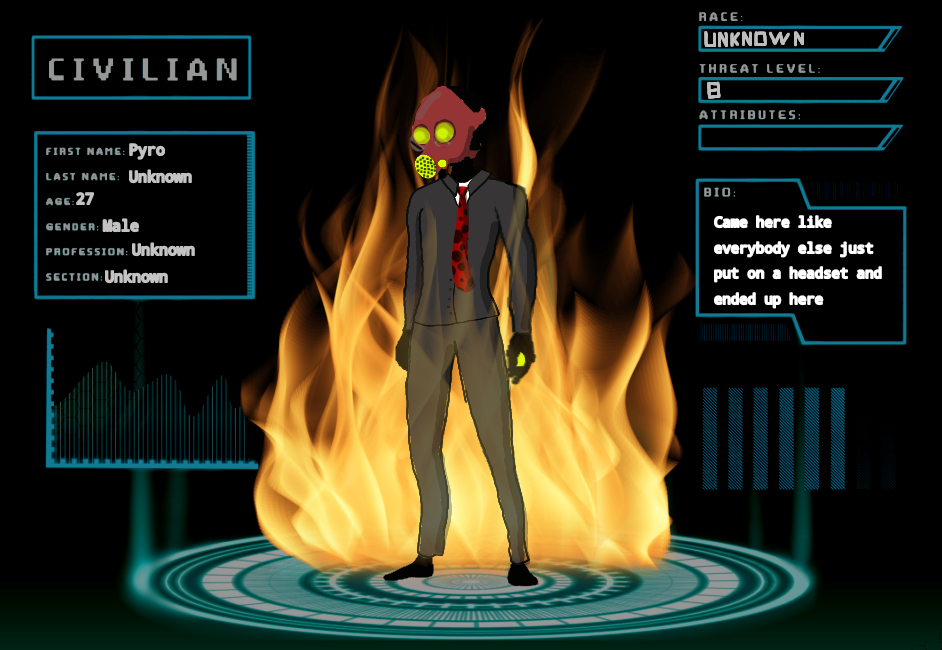Image resolution: width=942 pixels, height=650 pixels.
Task: Click the CIVILIAN title box
Action: tap(141, 68)
